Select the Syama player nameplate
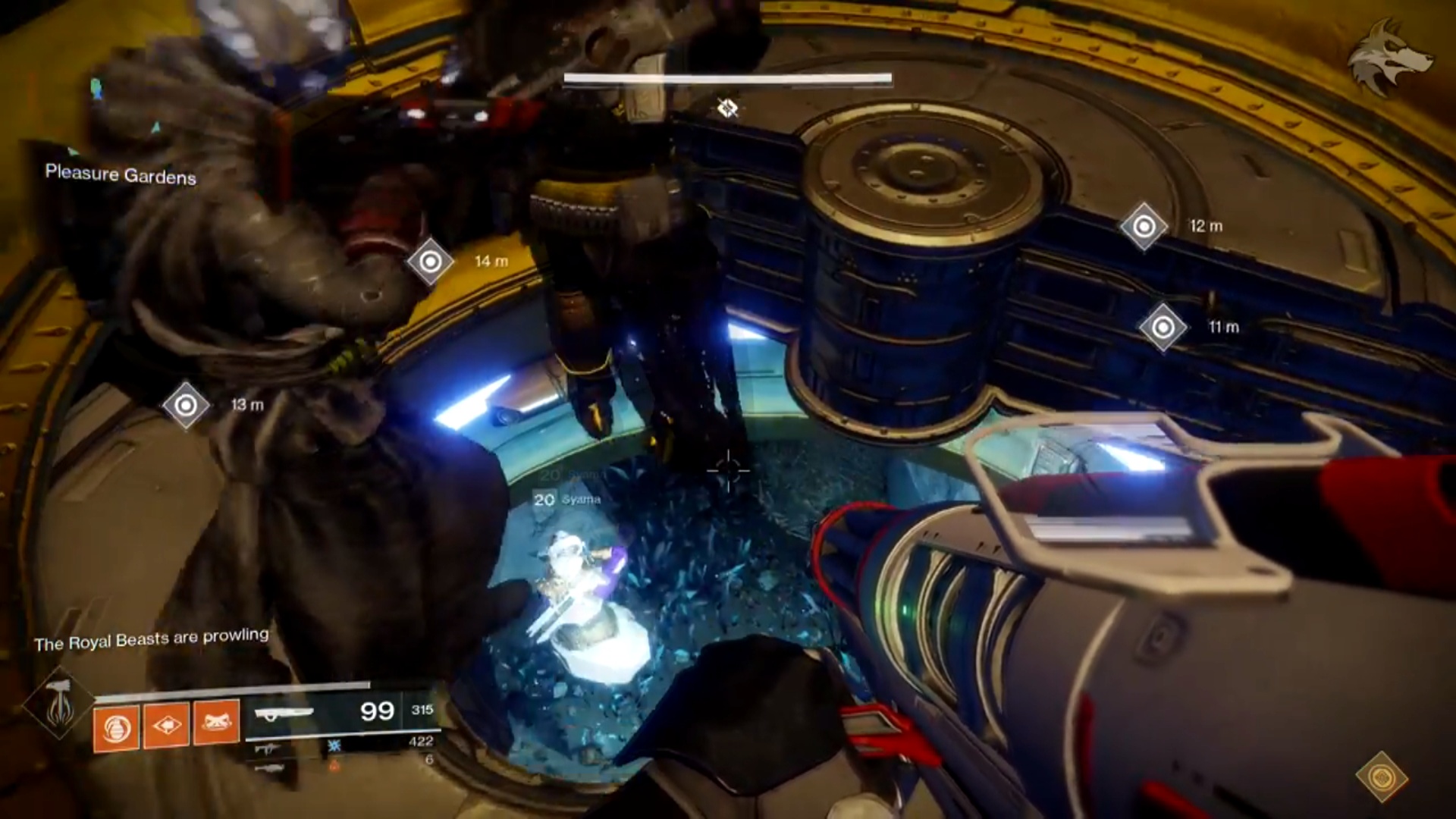 click(568, 499)
